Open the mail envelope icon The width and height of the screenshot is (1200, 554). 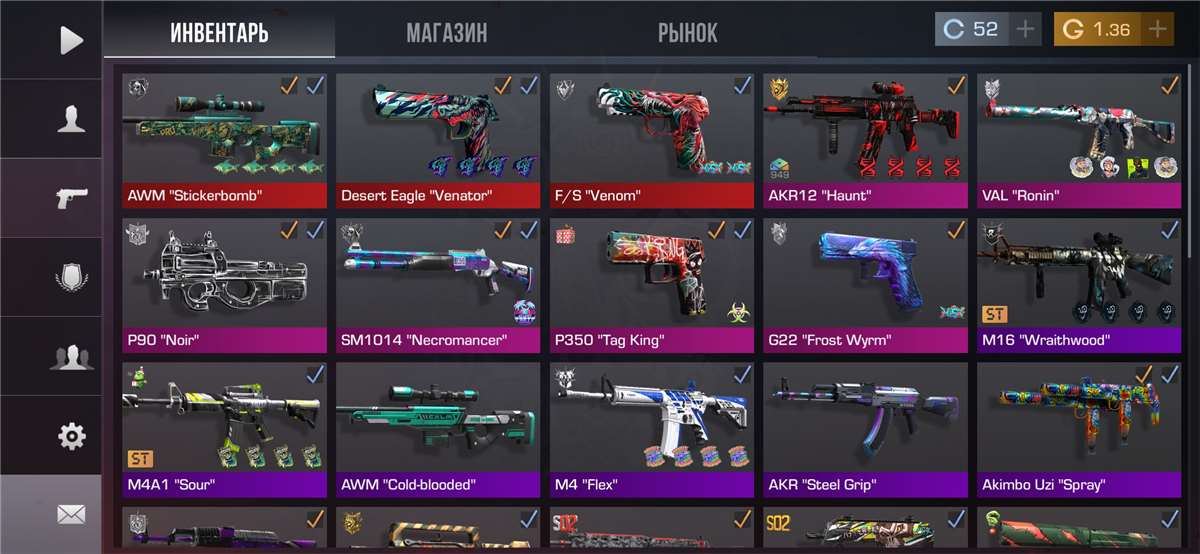coord(71,514)
